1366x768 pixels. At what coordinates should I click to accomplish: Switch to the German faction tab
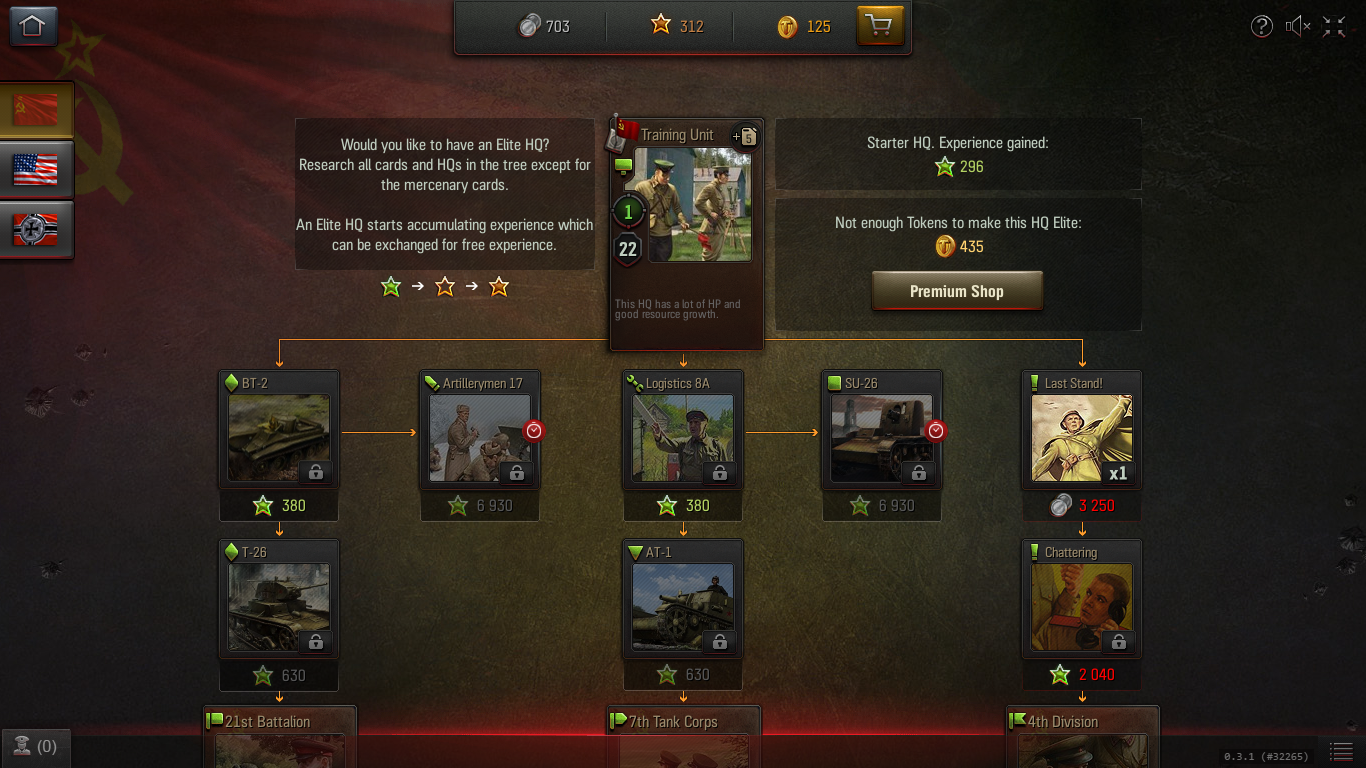coord(35,230)
